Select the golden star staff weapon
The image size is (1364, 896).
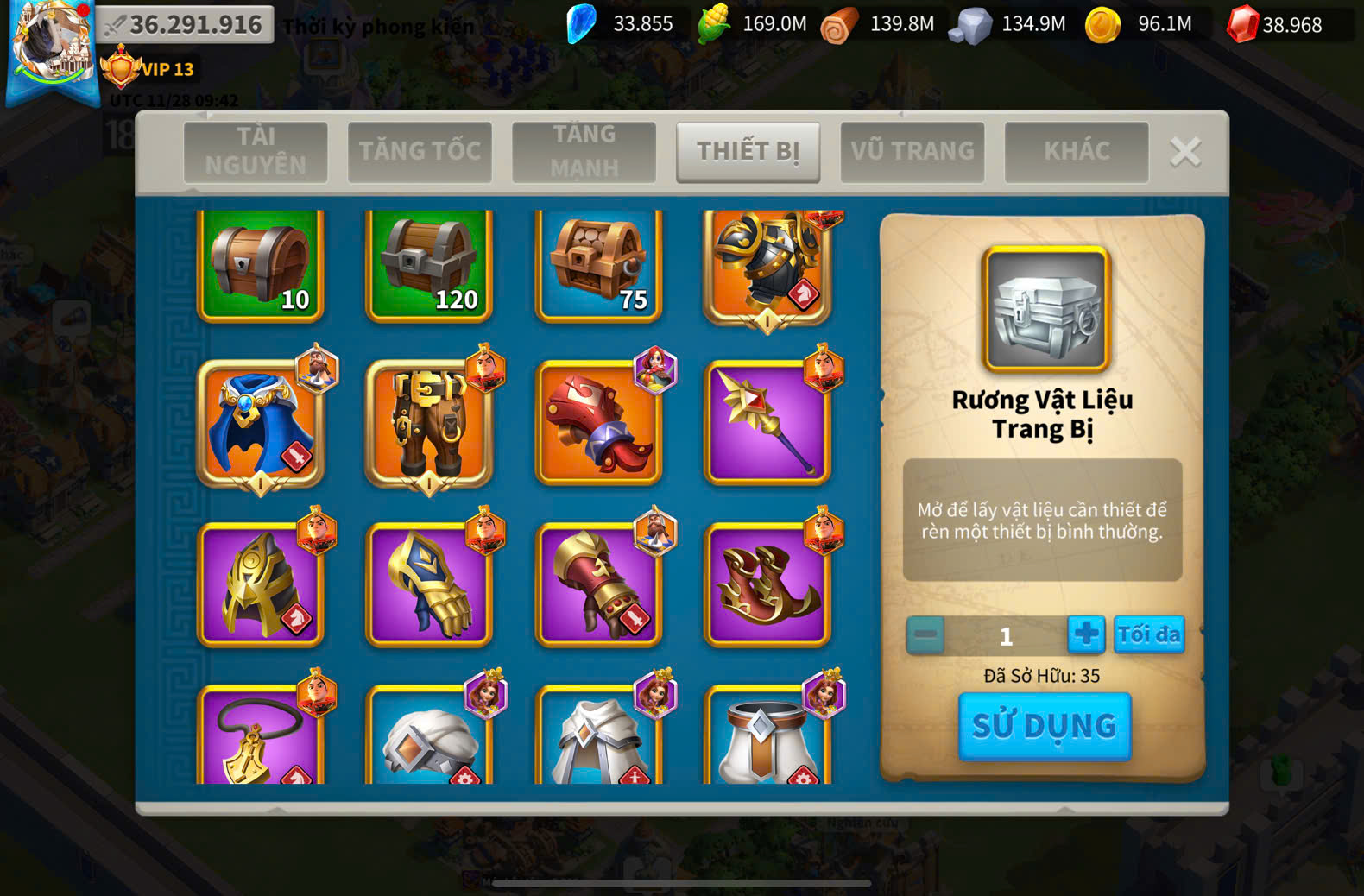coord(767,422)
